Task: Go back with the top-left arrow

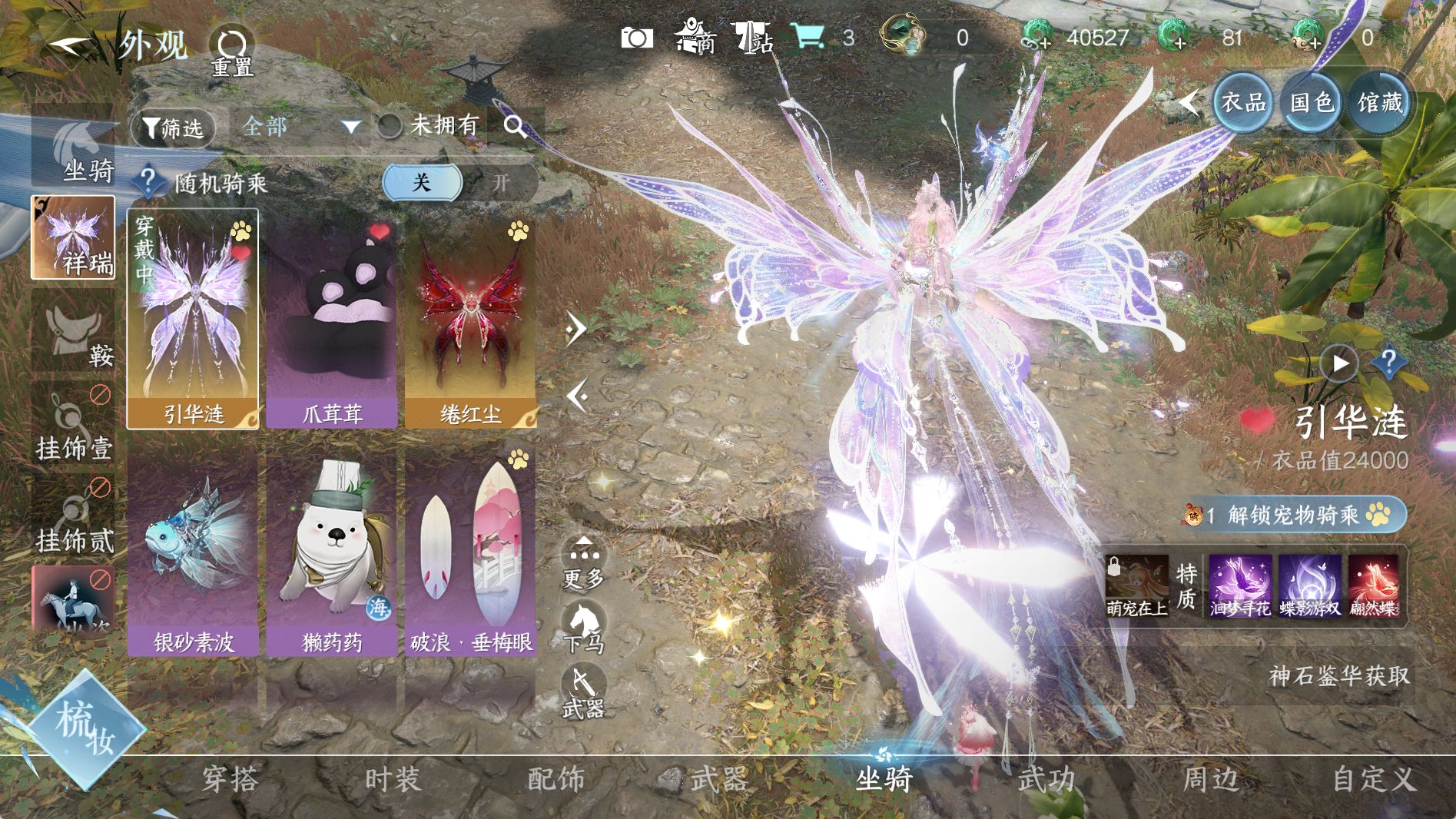Action: [x=68, y=46]
